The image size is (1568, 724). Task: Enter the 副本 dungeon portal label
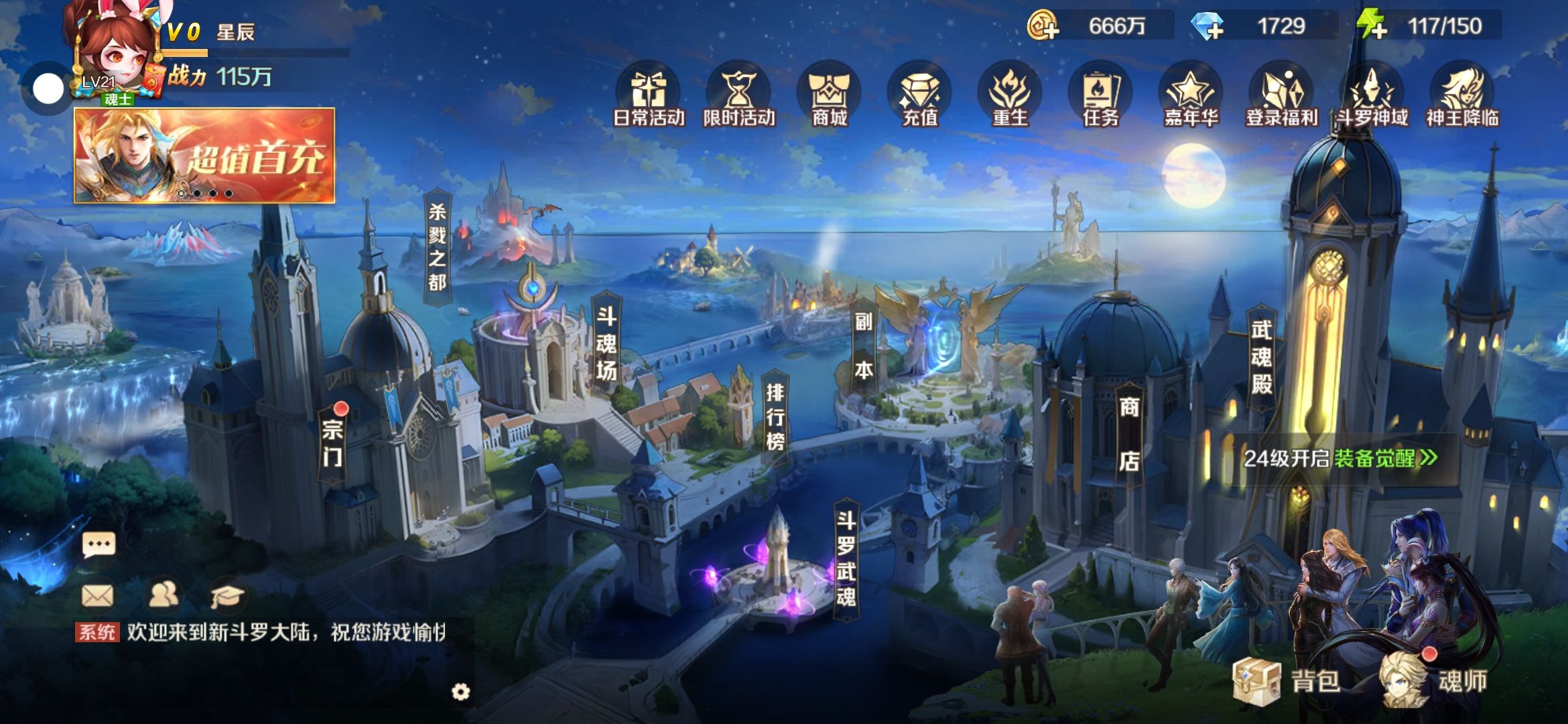coord(863,346)
